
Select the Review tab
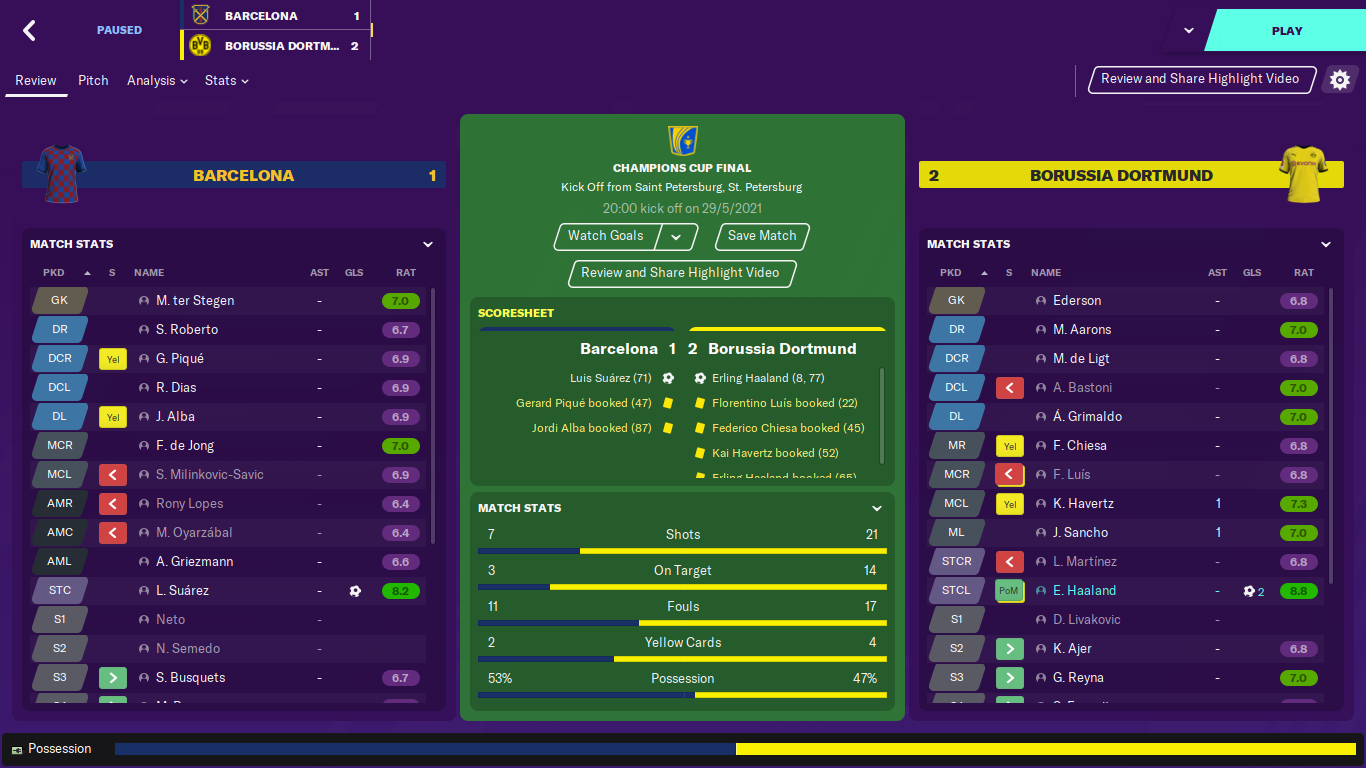36,81
